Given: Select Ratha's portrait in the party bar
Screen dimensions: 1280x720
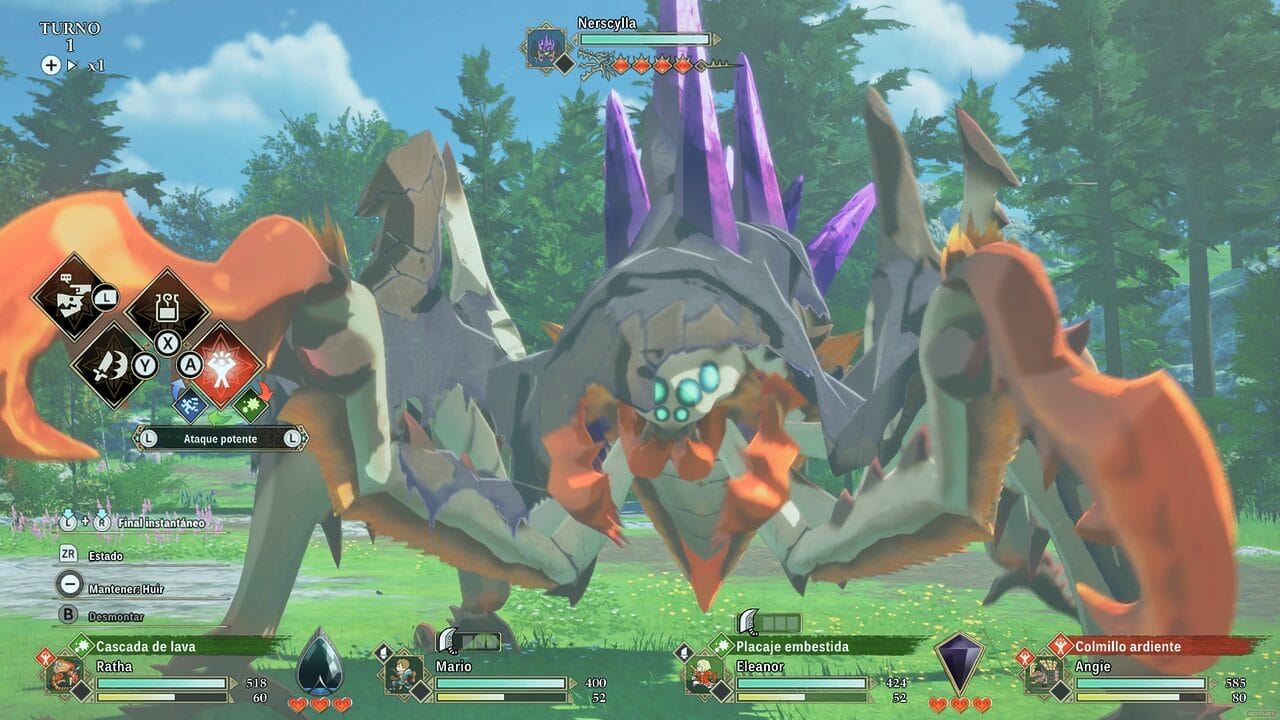Looking at the screenshot, I should (64, 673).
